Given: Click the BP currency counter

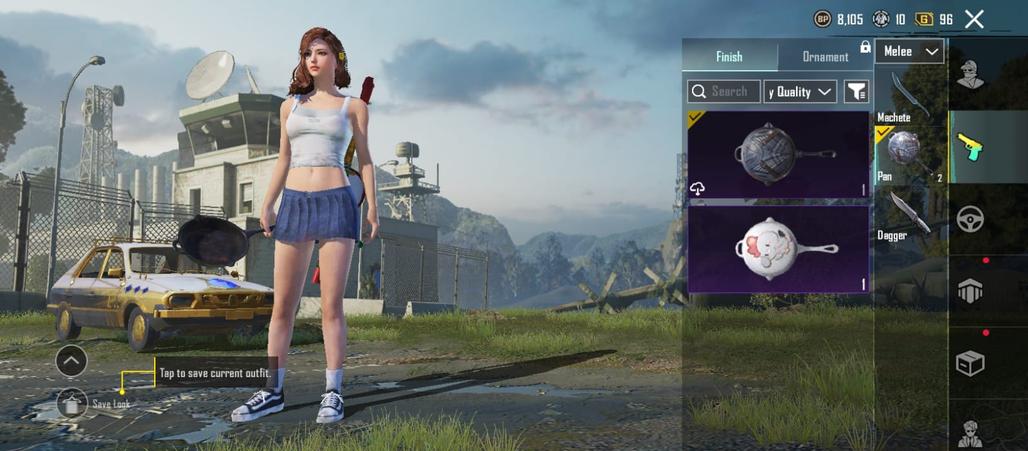Looking at the screenshot, I should 838,19.
